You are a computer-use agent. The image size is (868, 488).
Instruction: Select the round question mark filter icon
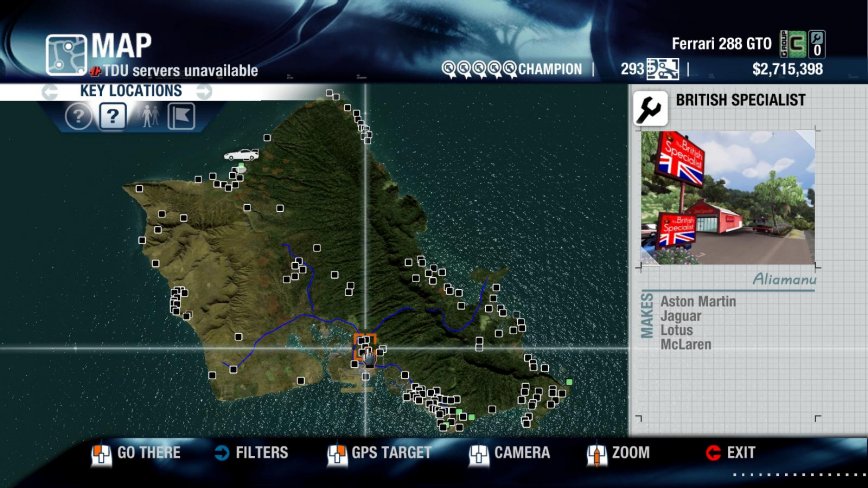[78, 117]
